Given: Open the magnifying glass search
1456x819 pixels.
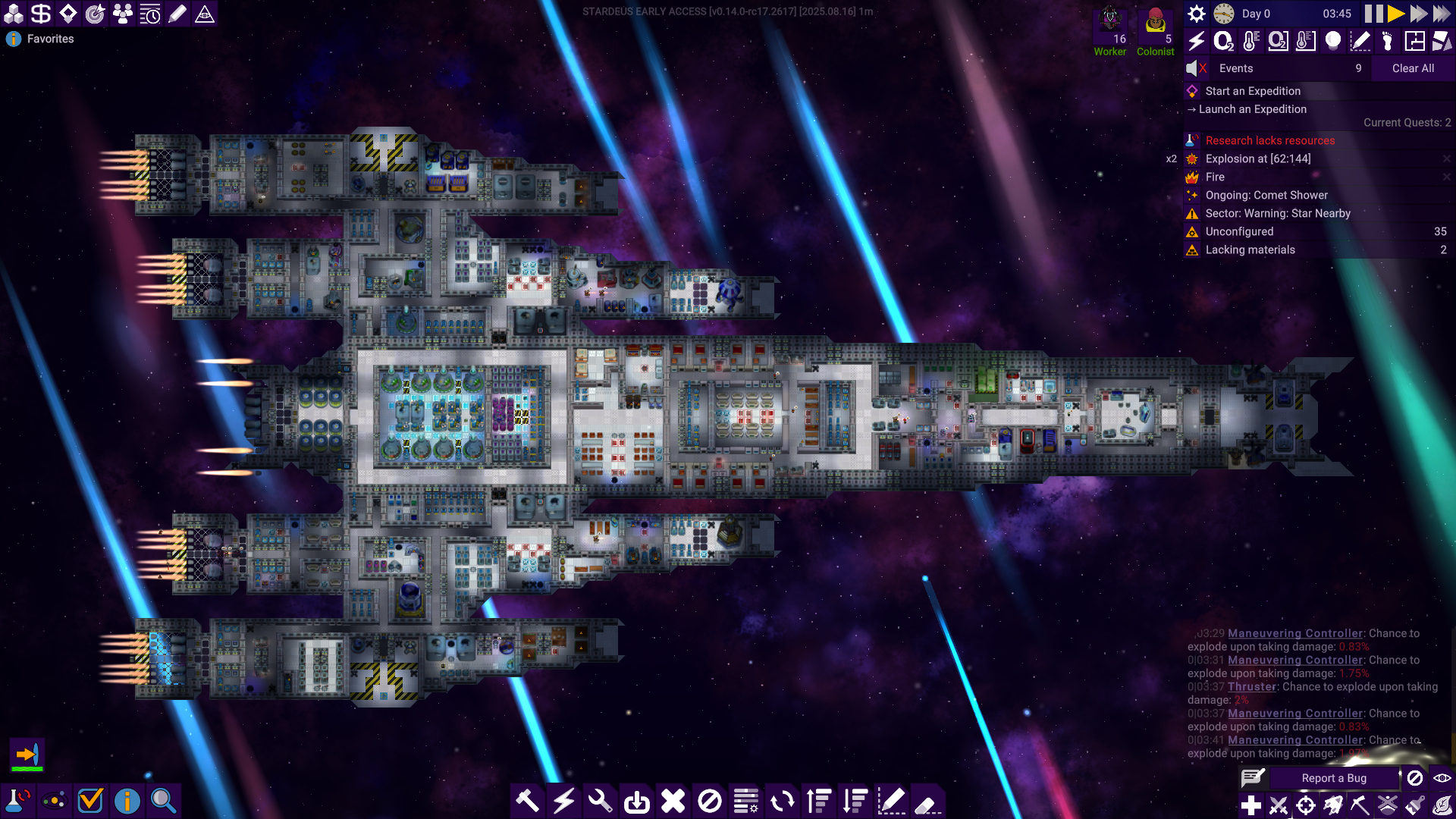Looking at the screenshot, I should (x=163, y=801).
